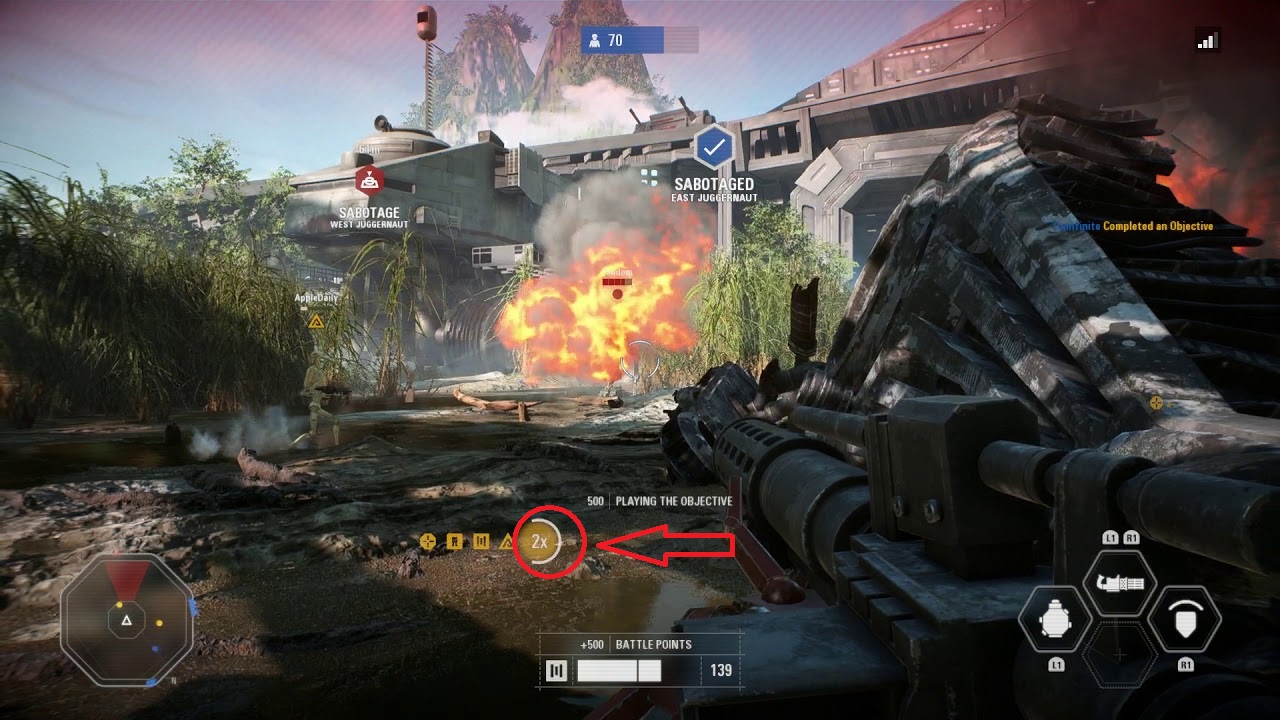The width and height of the screenshot is (1280, 720).
Task: Select the empty dotted ability slot
Action: click(x=1119, y=656)
